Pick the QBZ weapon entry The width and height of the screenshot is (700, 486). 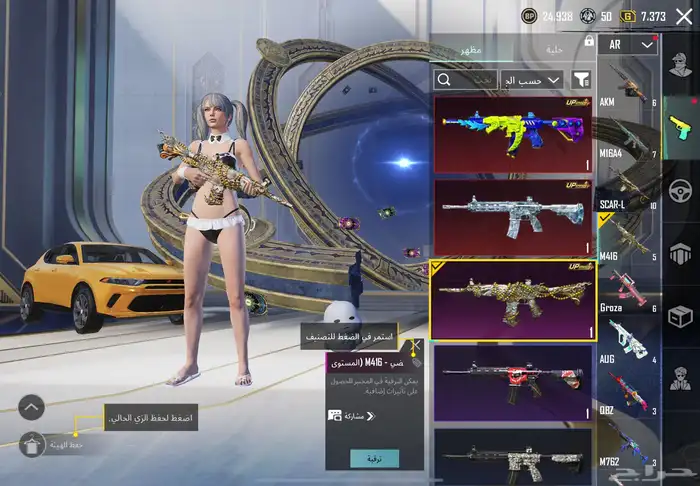[x=627, y=393]
